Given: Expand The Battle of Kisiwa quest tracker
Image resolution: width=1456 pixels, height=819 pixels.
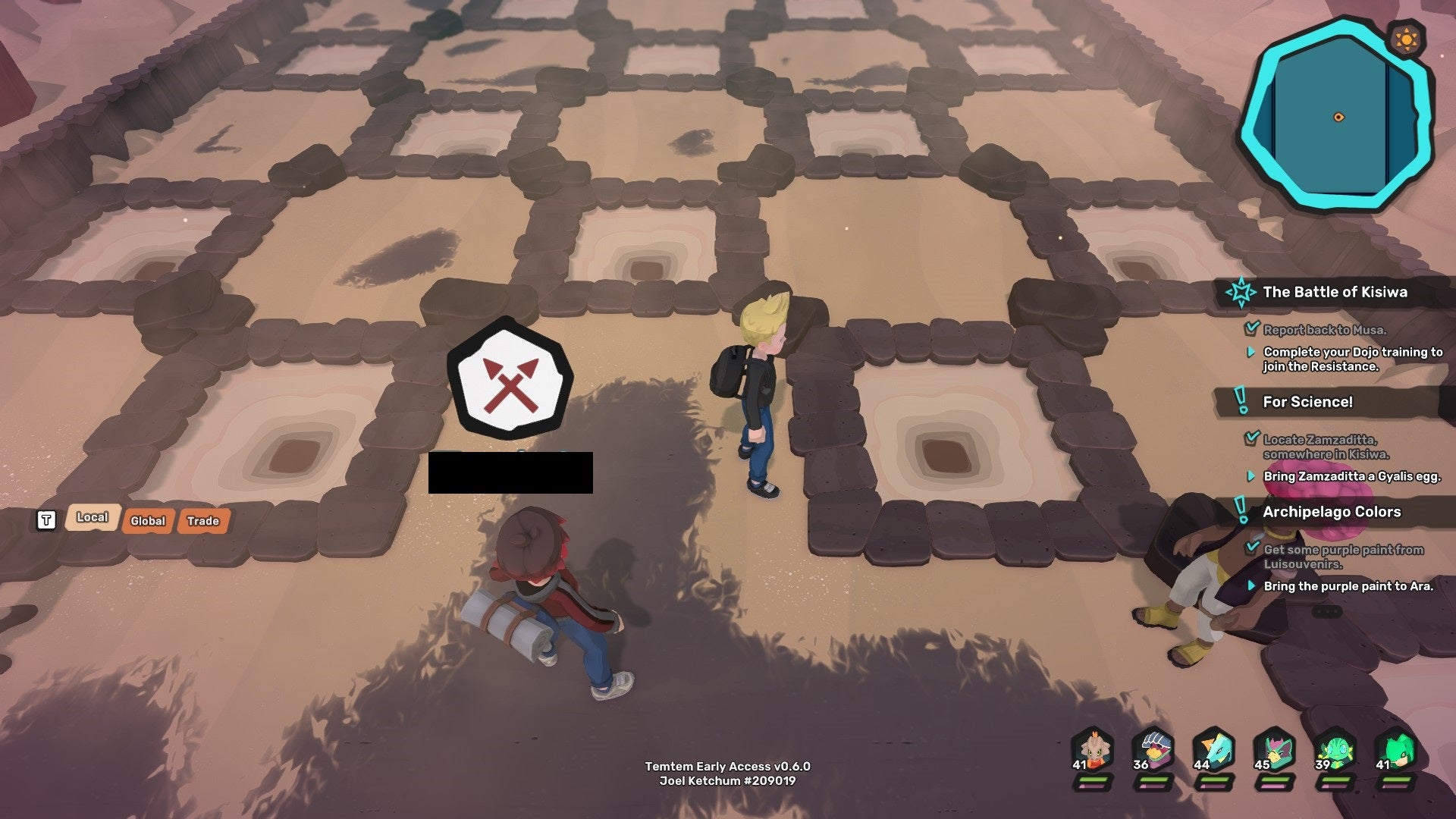Looking at the screenshot, I should coord(1335,291).
